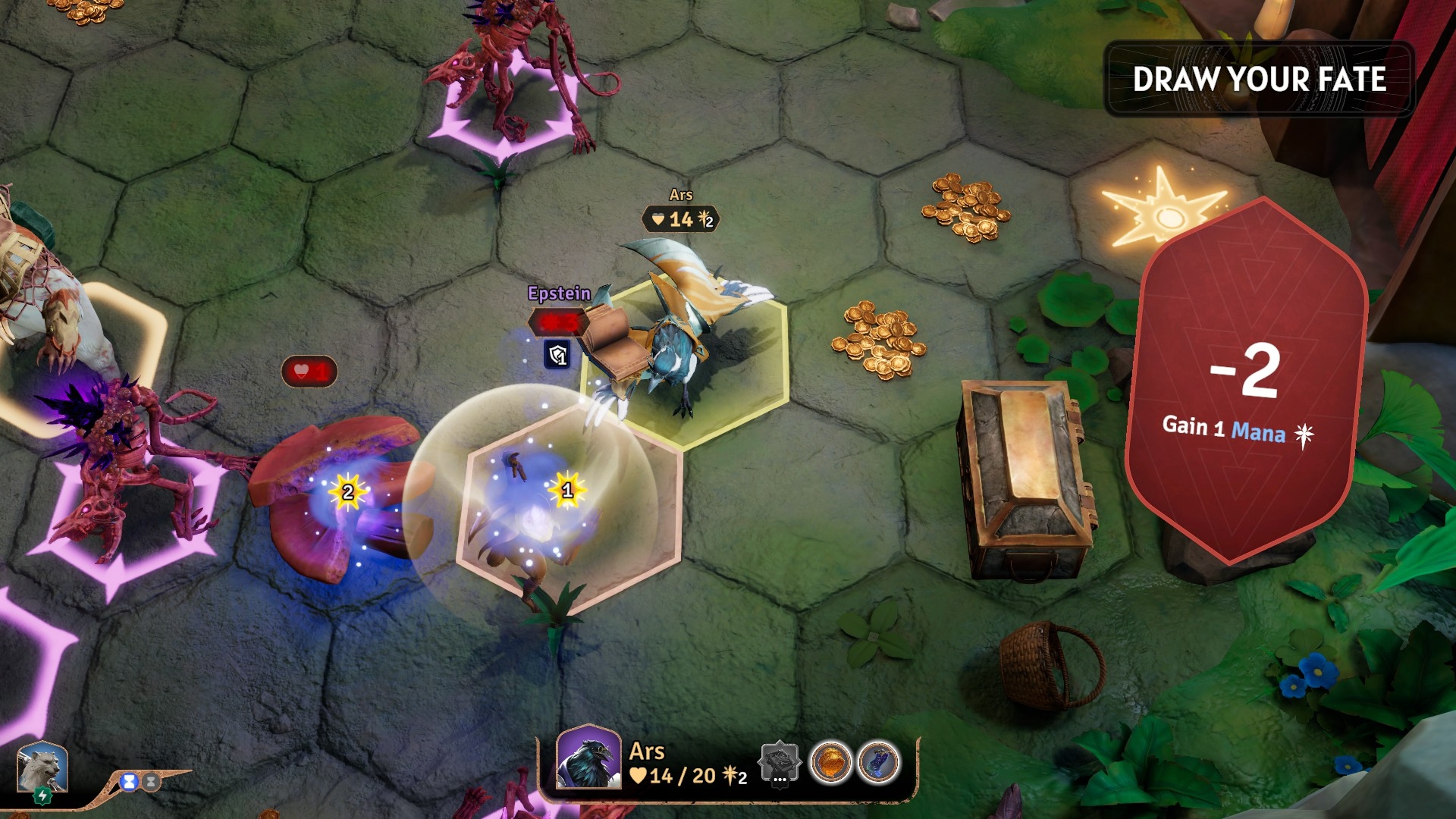The height and width of the screenshot is (819, 1456).
Task: Click the Draw Your Fate banner
Action: pos(1259,79)
